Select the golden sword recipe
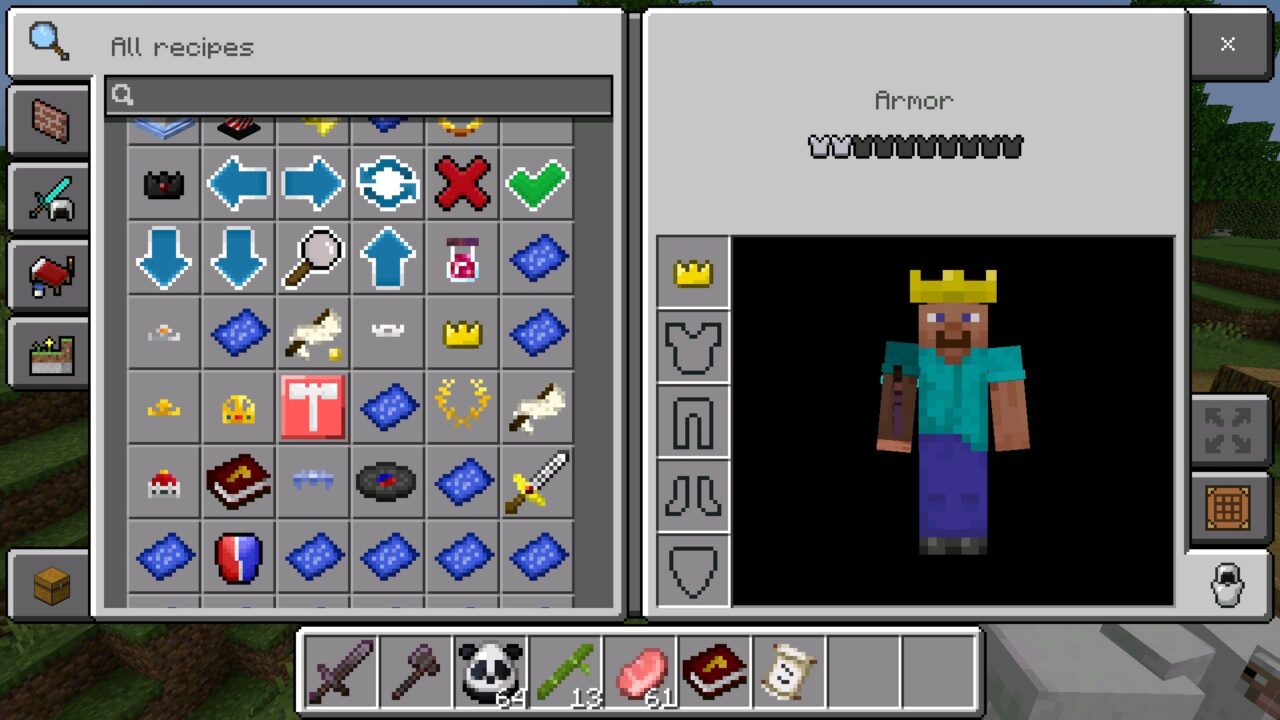 tap(537, 483)
